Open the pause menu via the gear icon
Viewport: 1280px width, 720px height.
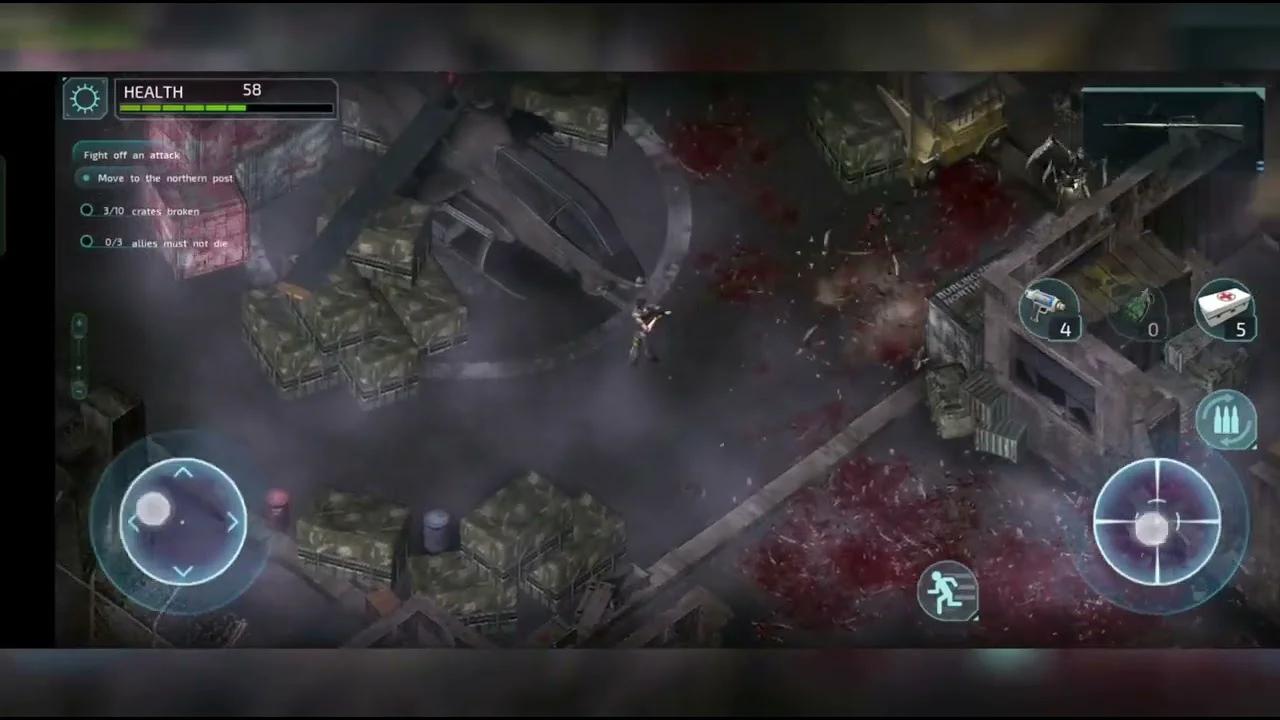(x=84, y=96)
